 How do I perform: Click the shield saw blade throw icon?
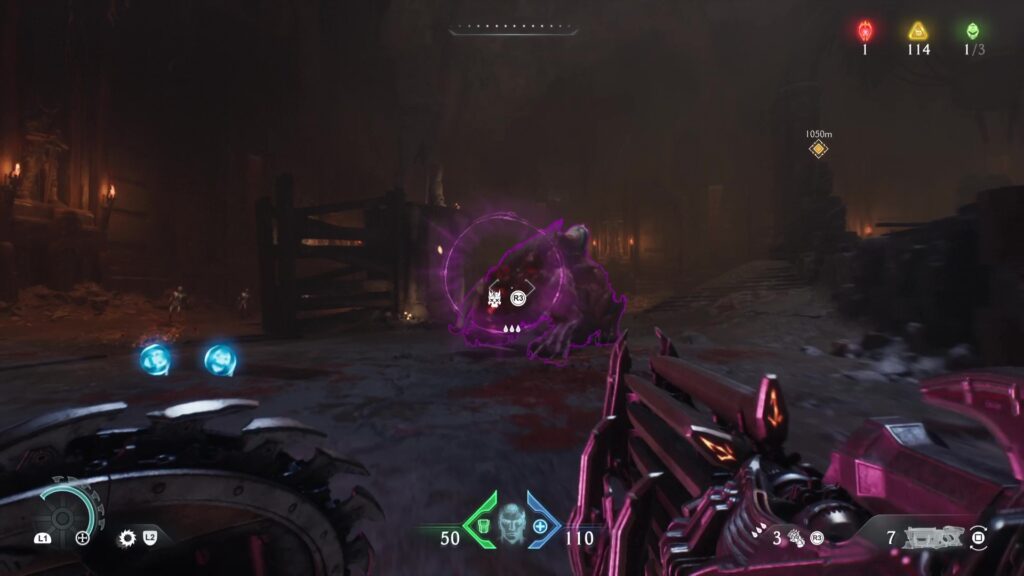(x=127, y=538)
